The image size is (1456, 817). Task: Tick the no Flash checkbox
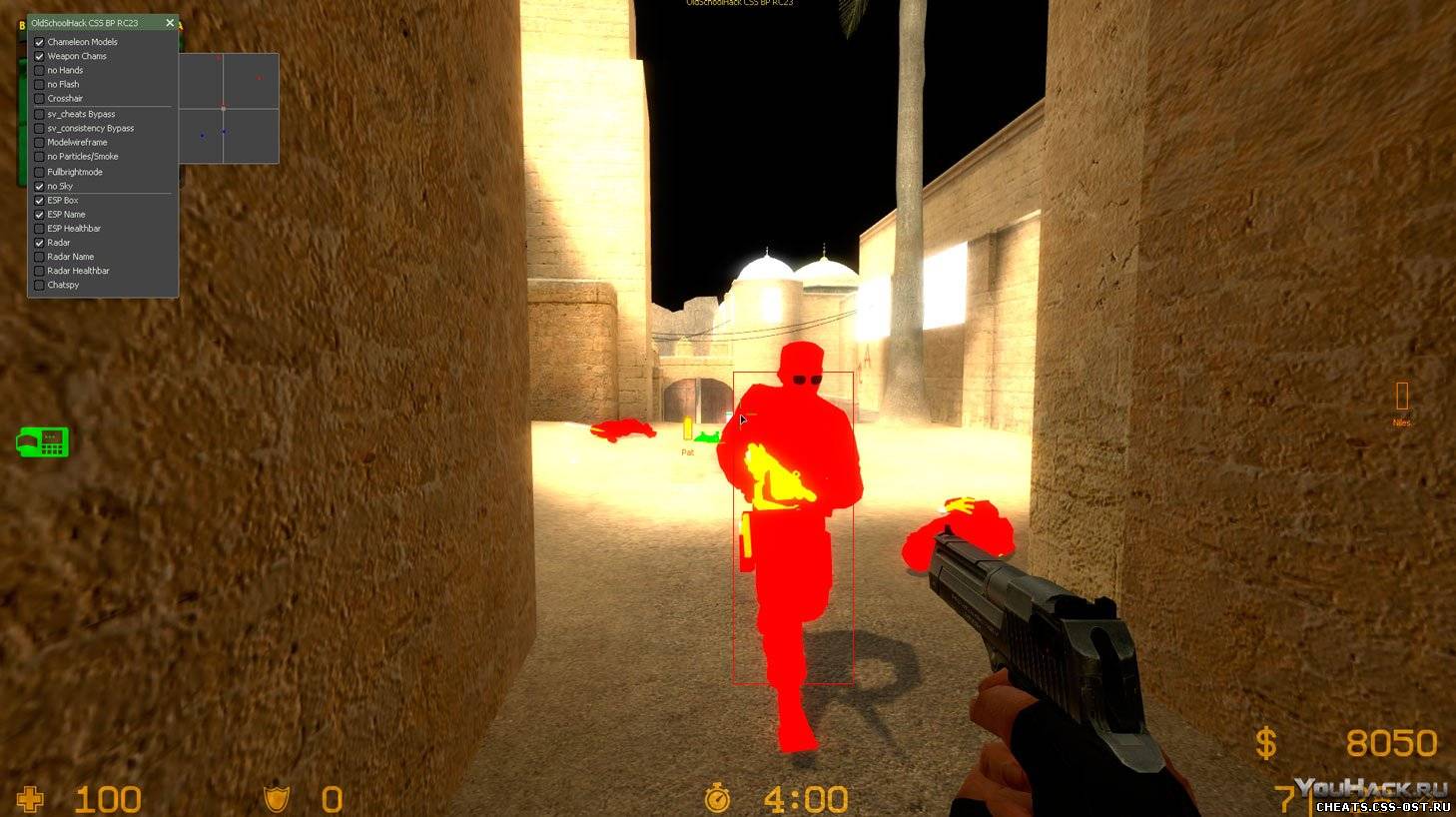point(39,85)
